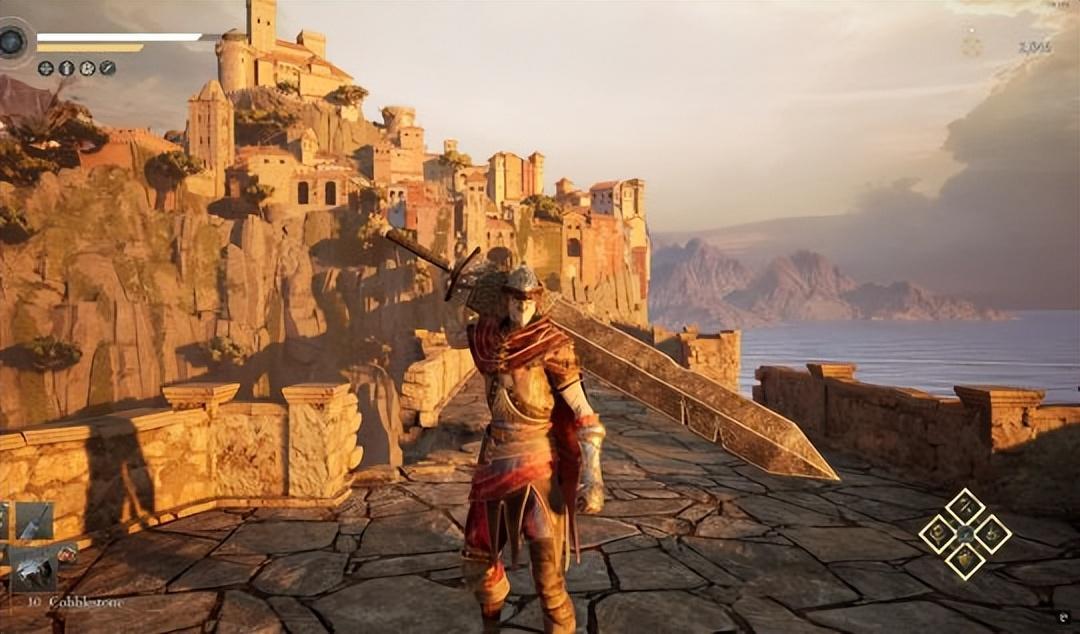The height and width of the screenshot is (634, 1080).
Task: Select the Cobblestone item slot
Action: pos(33,570)
